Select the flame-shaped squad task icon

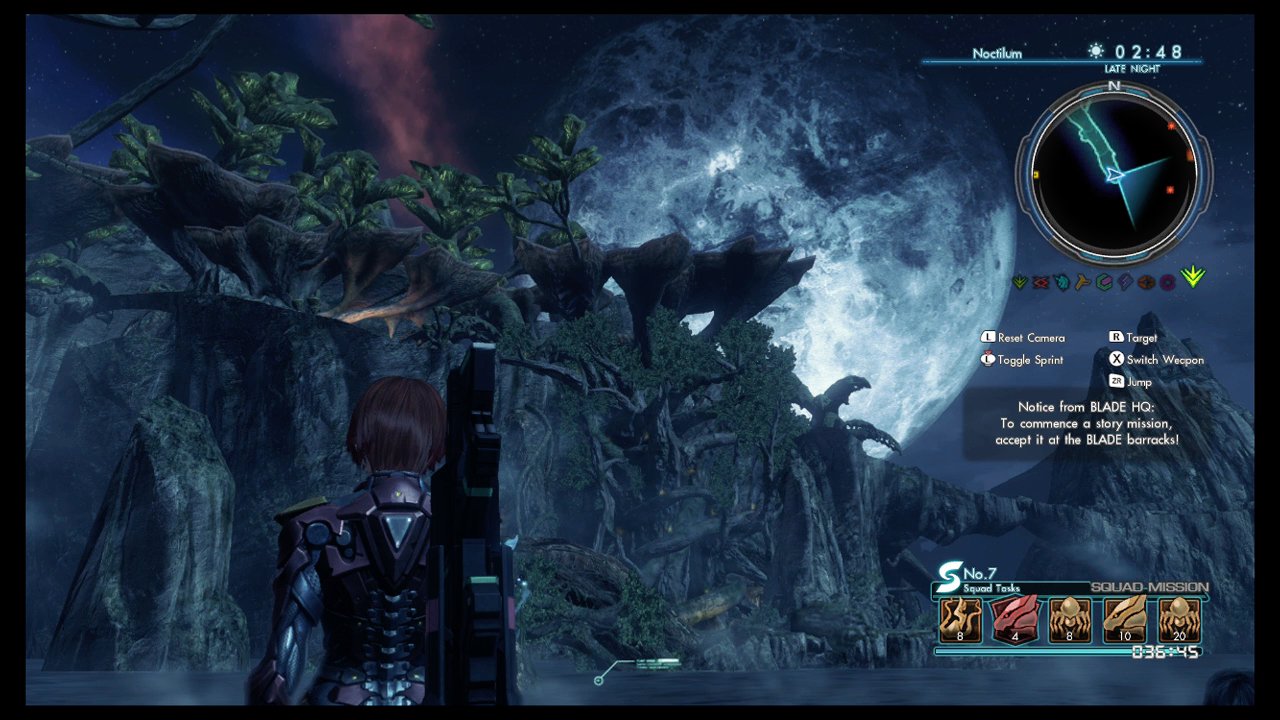pos(959,620)
